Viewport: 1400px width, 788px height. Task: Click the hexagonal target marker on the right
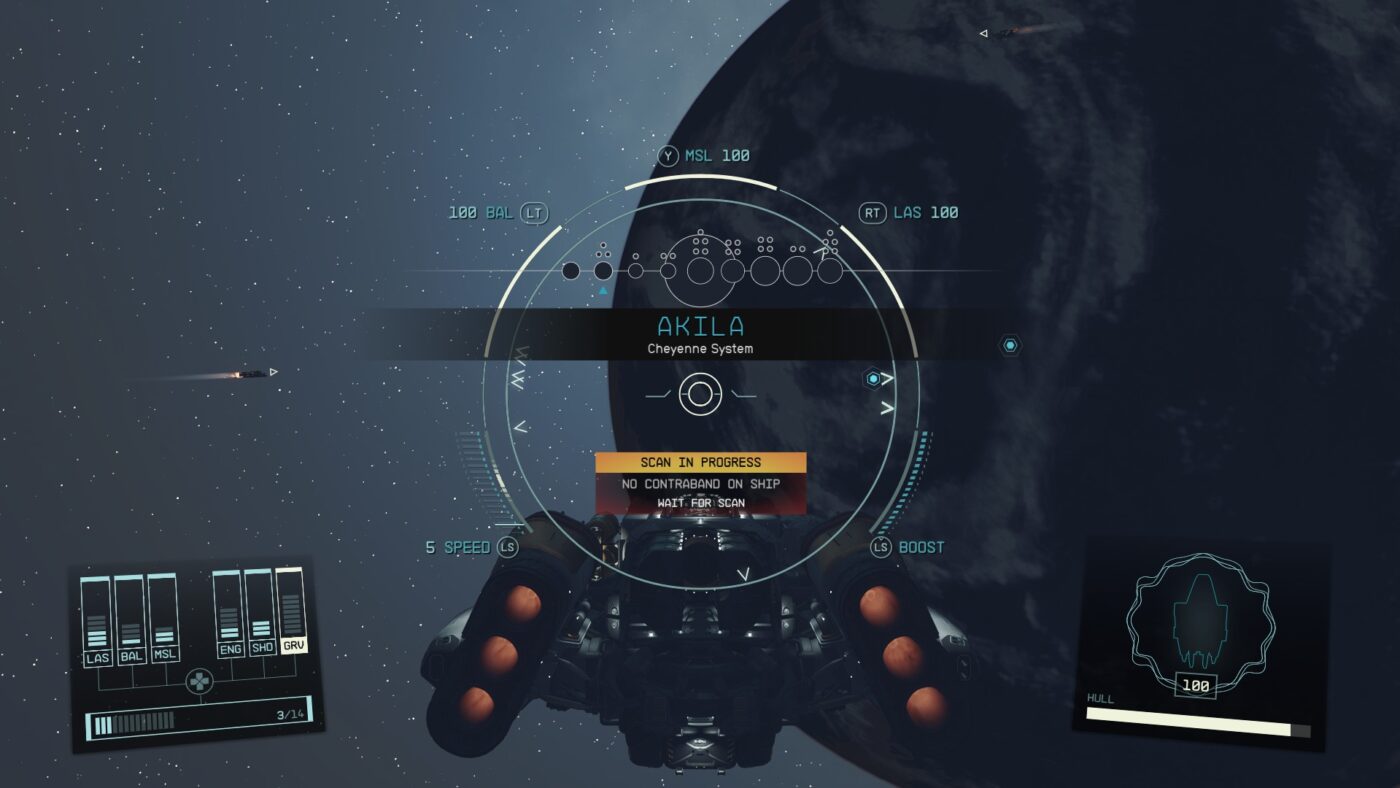tap(1008, 343)
